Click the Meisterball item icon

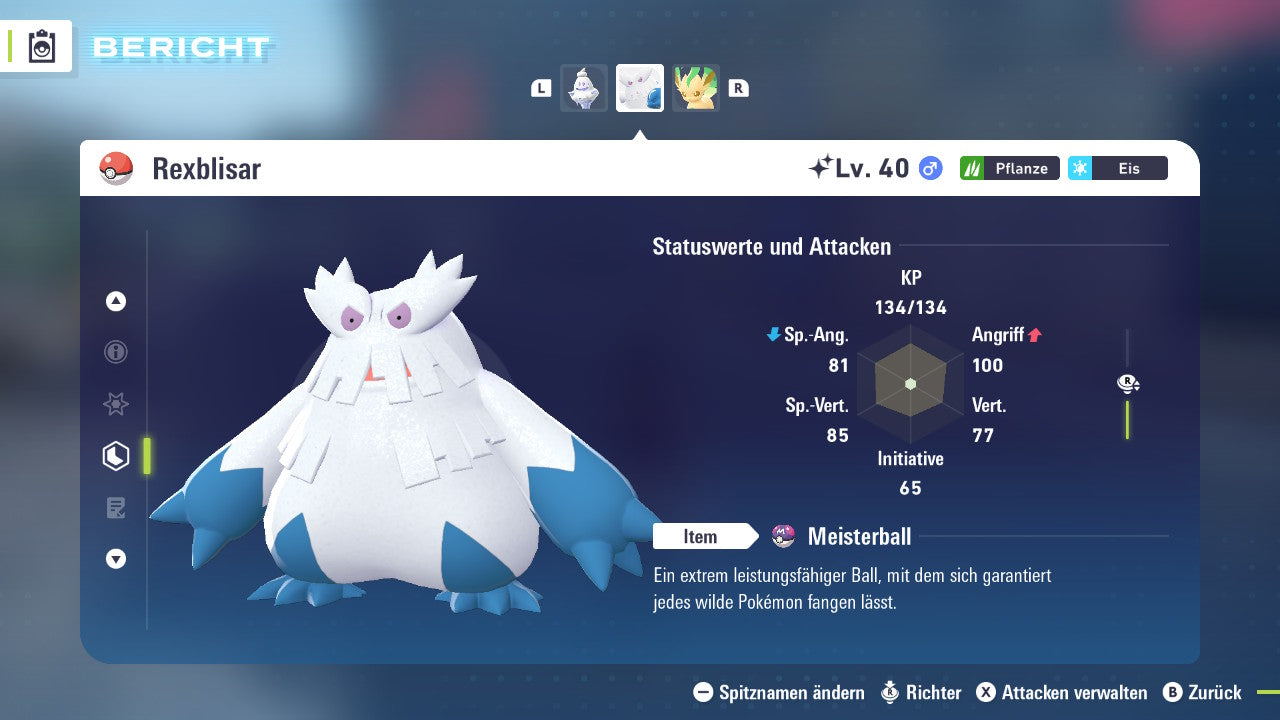[x=782, y=536]
